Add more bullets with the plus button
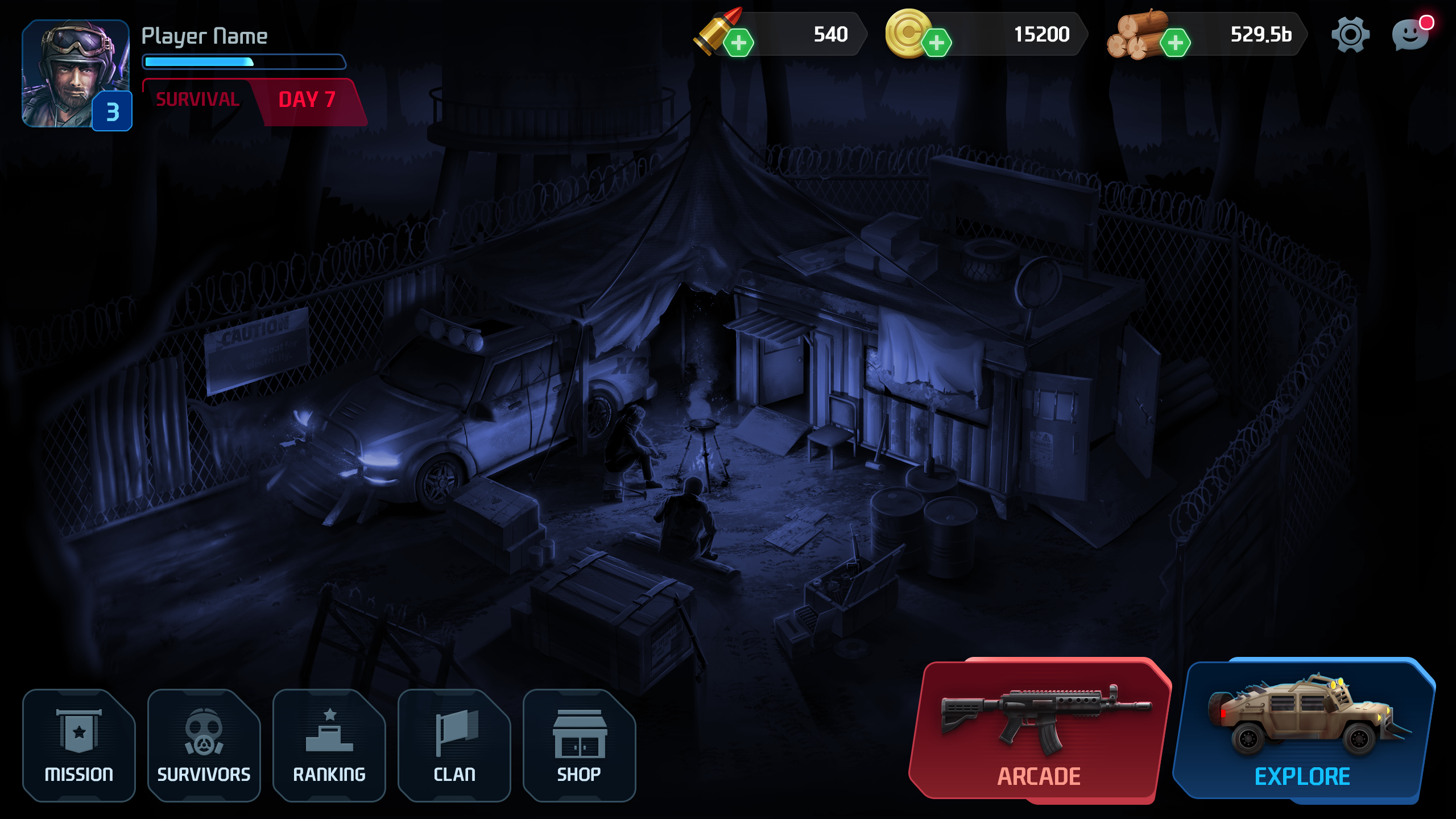Screen dimensions: 1456x819 click(738, 43)
